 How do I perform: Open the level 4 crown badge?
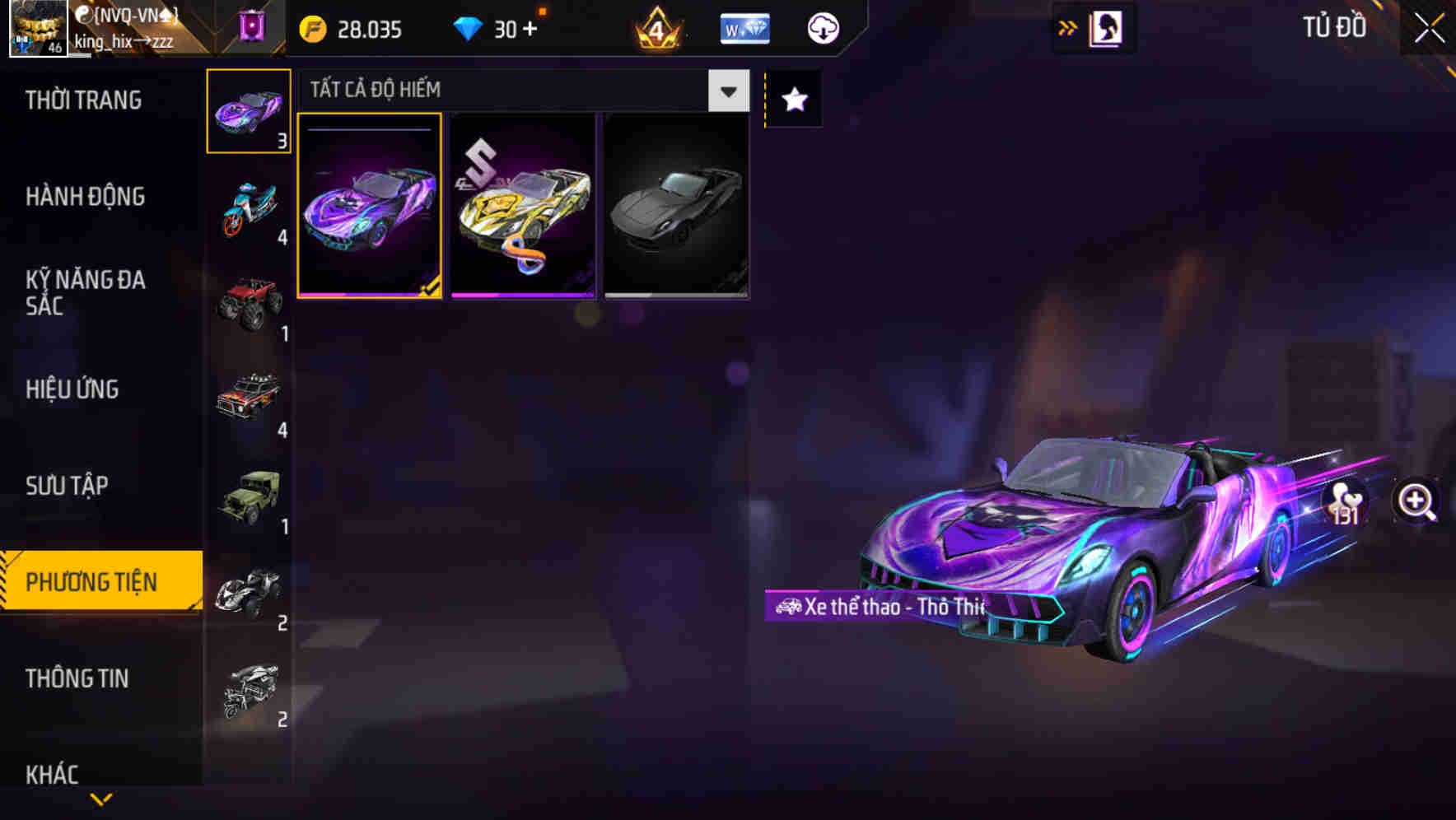(x=658, y=27)
